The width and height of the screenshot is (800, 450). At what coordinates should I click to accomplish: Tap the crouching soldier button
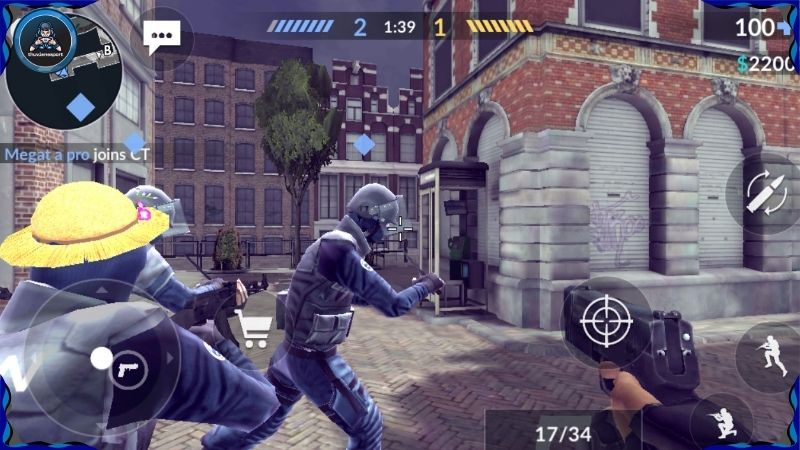tap(722, 422)
